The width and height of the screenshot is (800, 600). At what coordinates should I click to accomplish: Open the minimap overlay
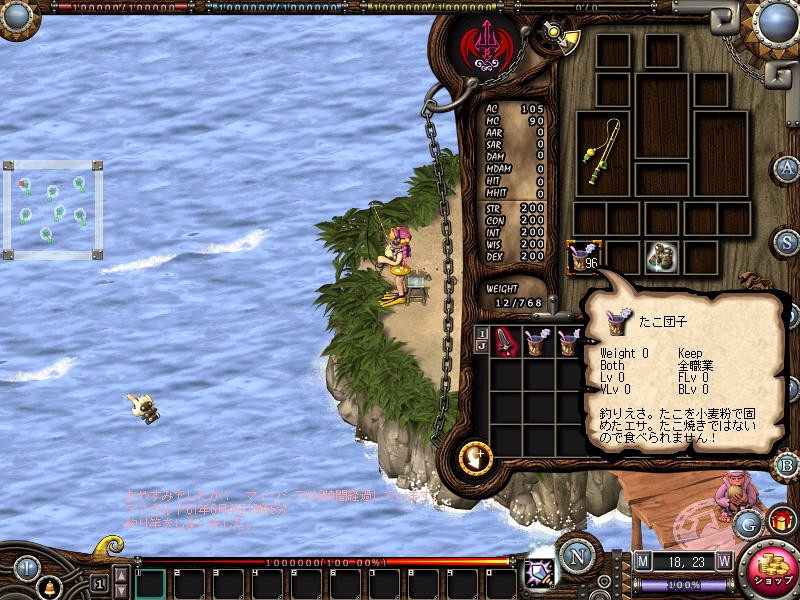pyautogui.click(x=53, y=209)
